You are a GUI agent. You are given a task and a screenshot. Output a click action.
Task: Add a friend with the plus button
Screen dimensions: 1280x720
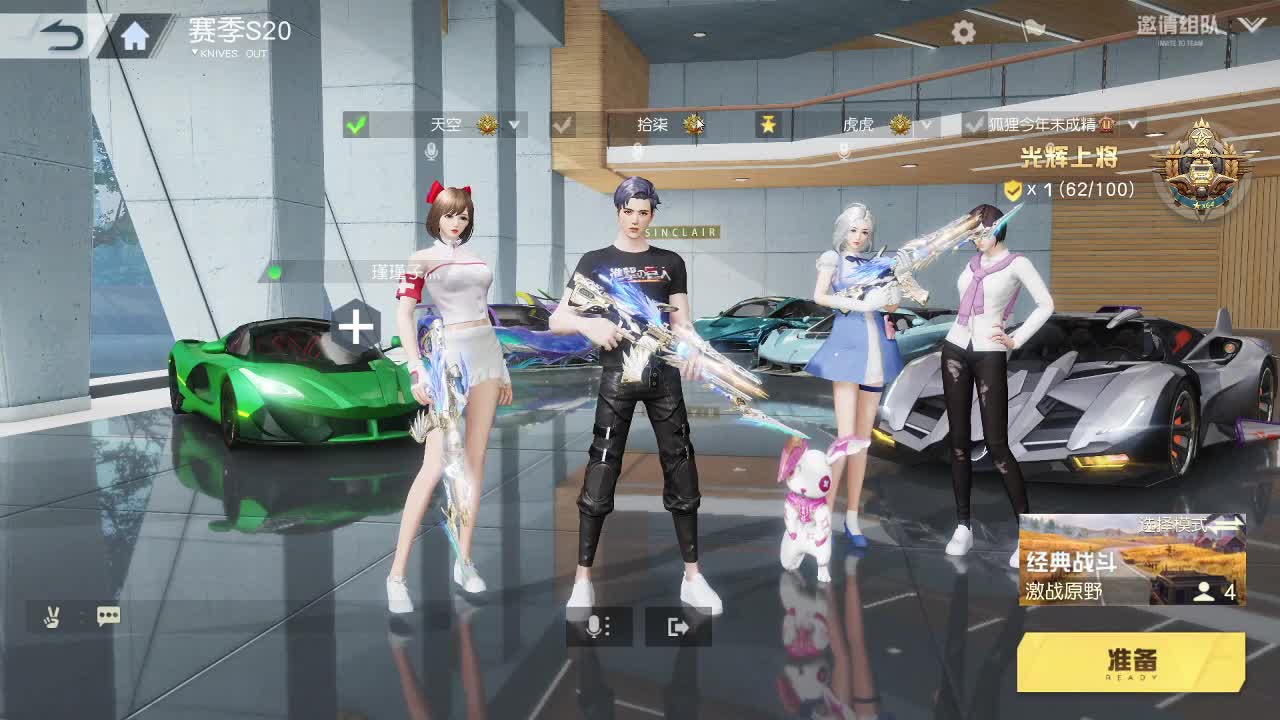356,326
